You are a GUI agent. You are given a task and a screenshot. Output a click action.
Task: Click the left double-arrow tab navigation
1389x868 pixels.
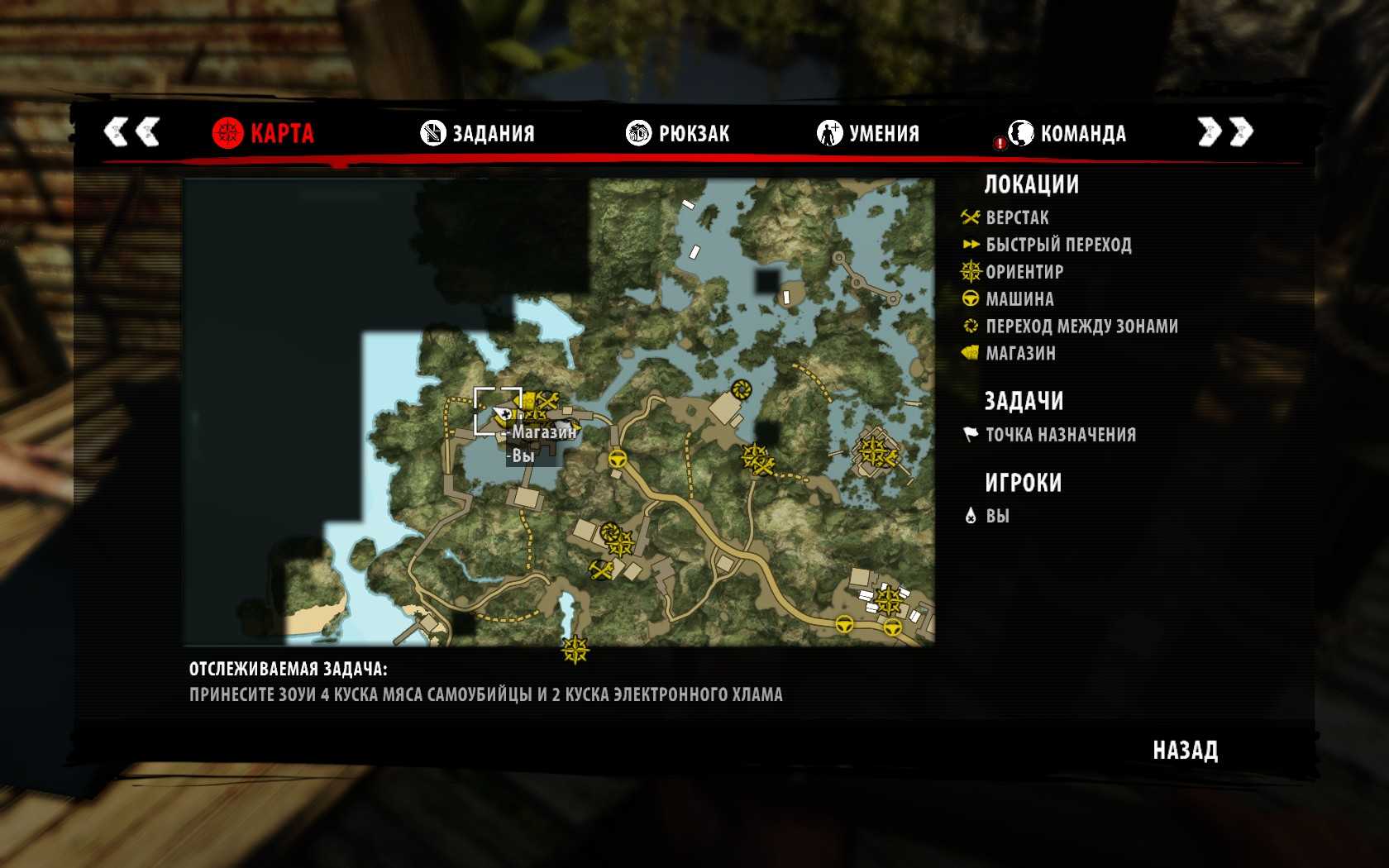click(x=131, y=131)
